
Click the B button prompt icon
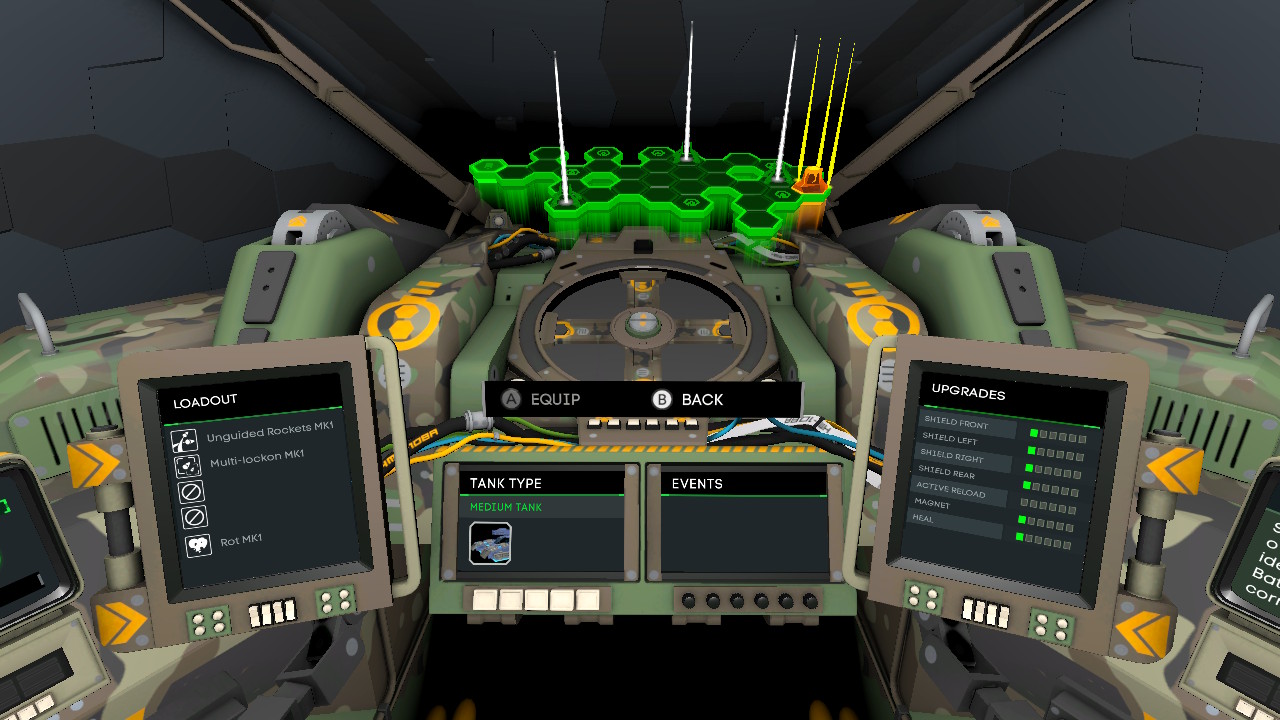663,399
